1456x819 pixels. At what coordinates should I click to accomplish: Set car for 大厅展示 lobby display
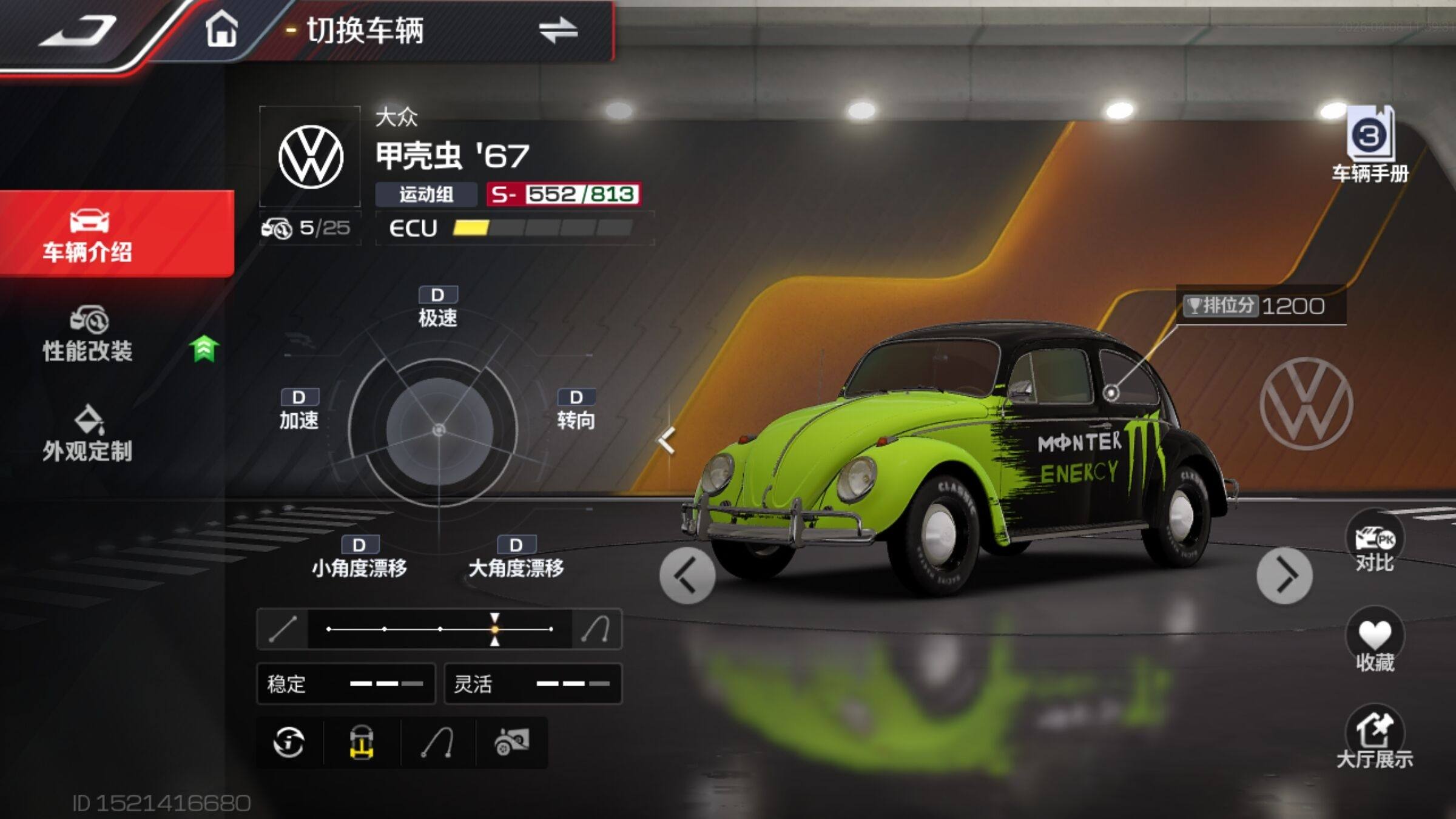[x=1374, y=737]
